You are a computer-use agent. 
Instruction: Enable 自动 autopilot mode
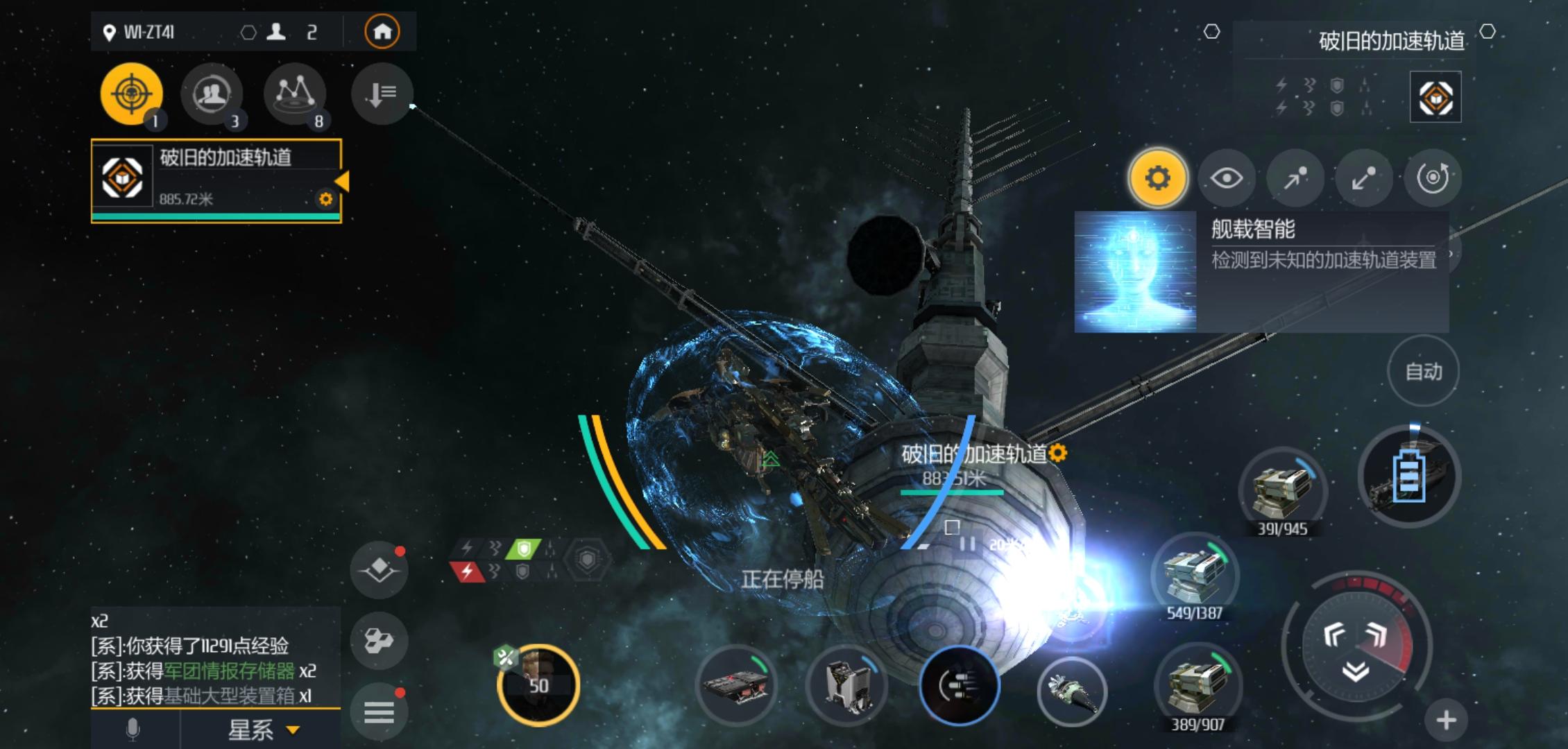1423,370
